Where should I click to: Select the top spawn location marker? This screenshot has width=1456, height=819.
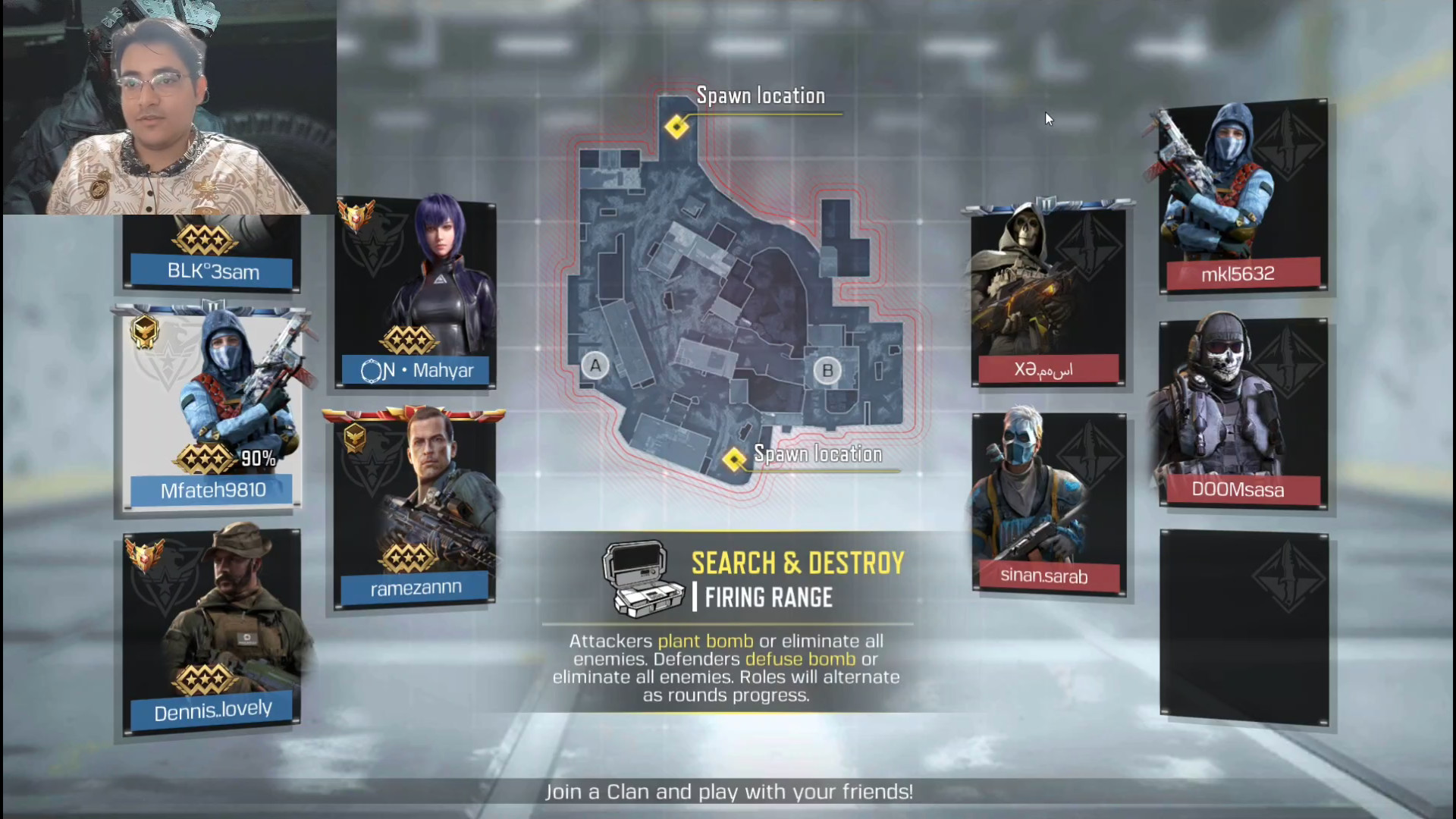click(x=676, y=126)
